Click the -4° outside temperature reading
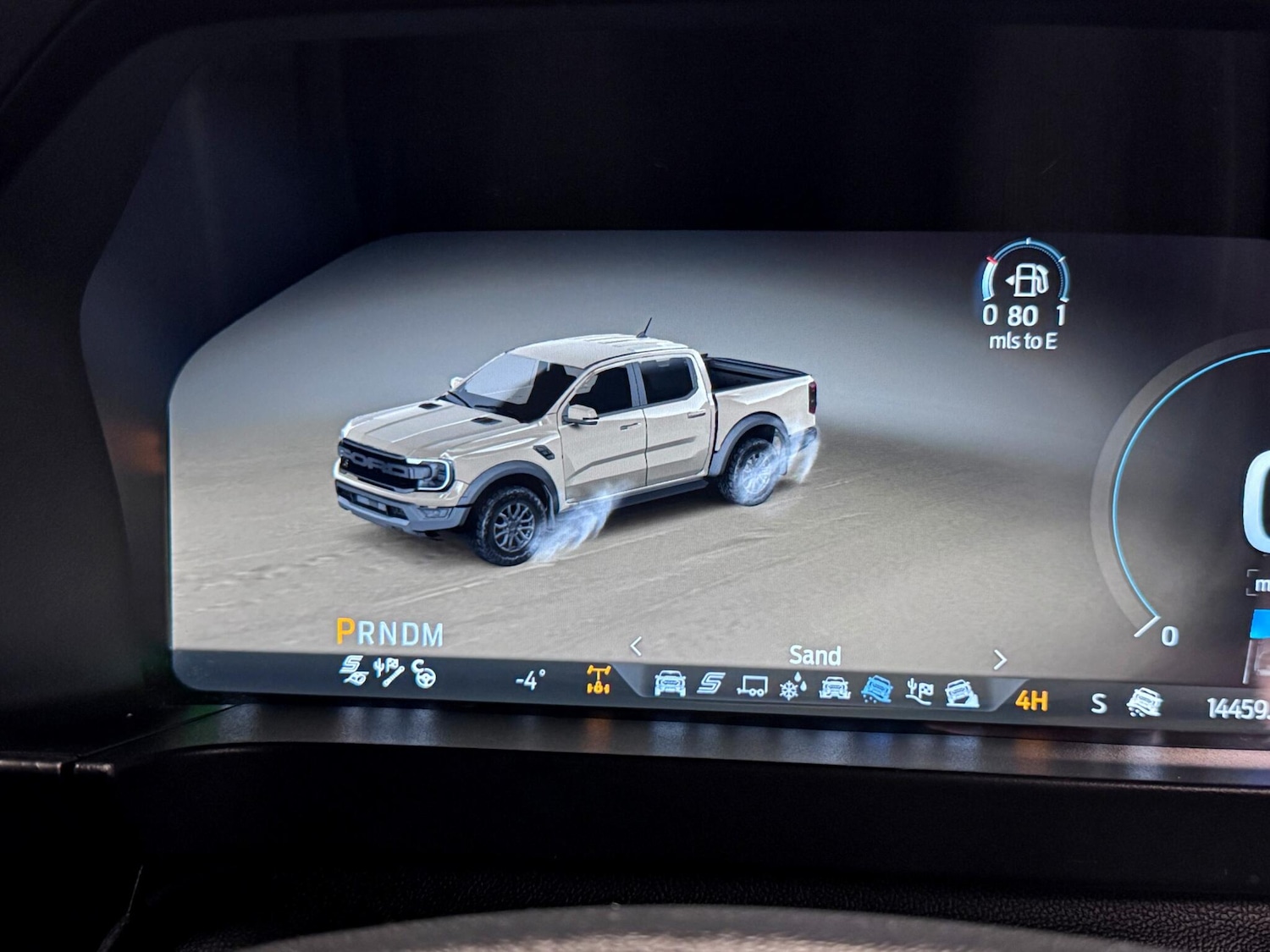This screenshot has width=1270, height=952. coord(528,680)
